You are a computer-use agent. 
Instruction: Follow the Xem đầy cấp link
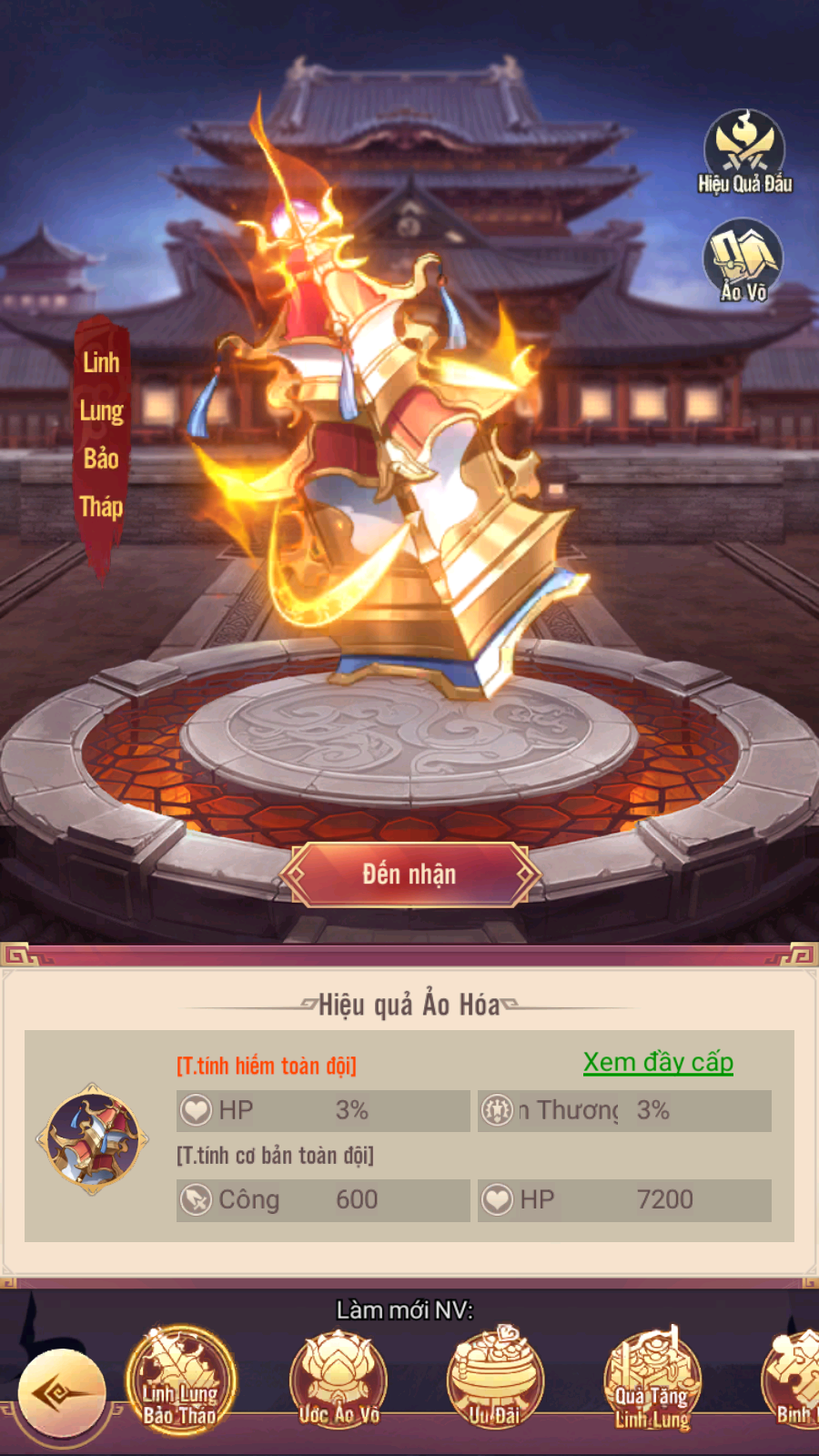[658, 1062]
